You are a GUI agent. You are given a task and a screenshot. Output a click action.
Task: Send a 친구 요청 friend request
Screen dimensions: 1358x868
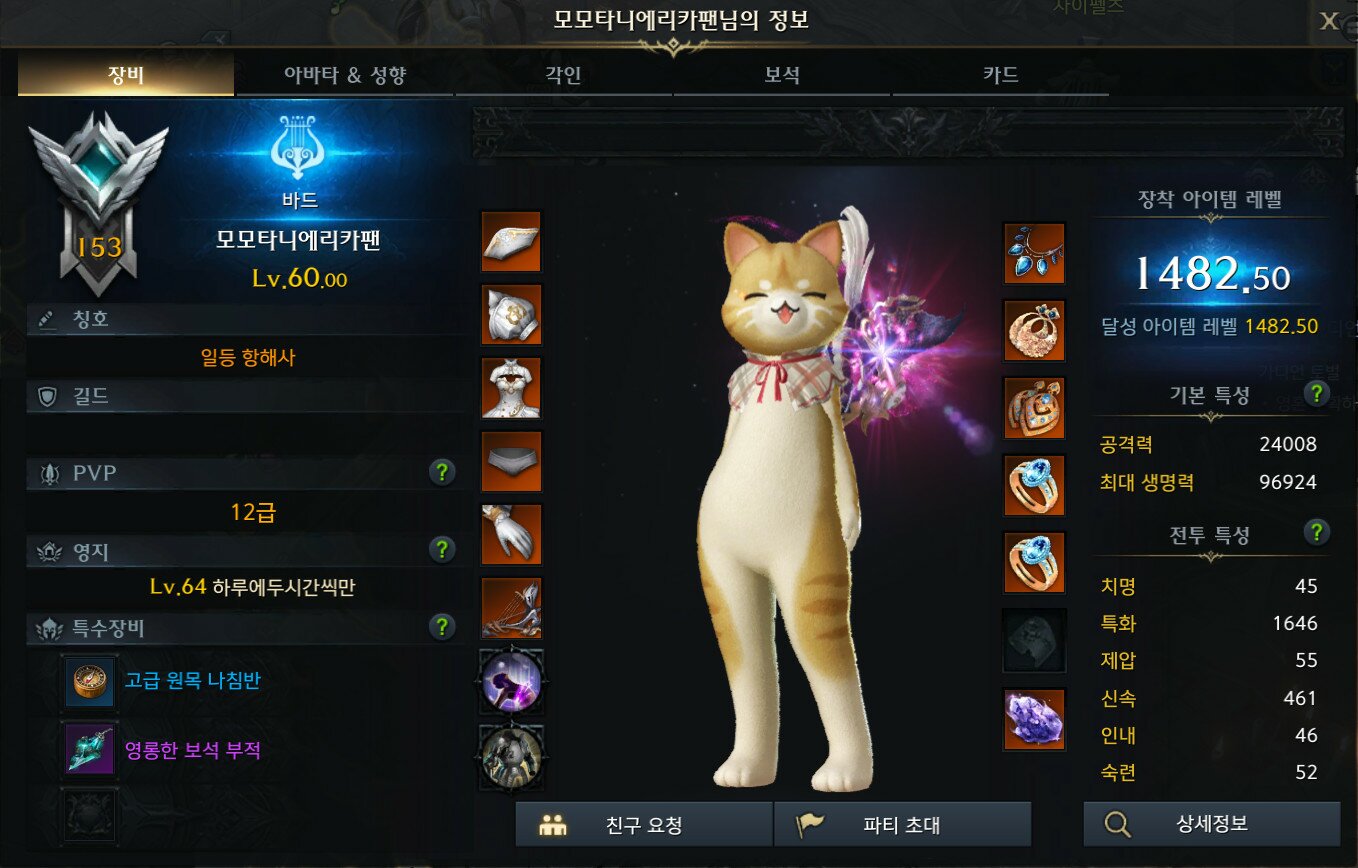click(x=642, y=825)
